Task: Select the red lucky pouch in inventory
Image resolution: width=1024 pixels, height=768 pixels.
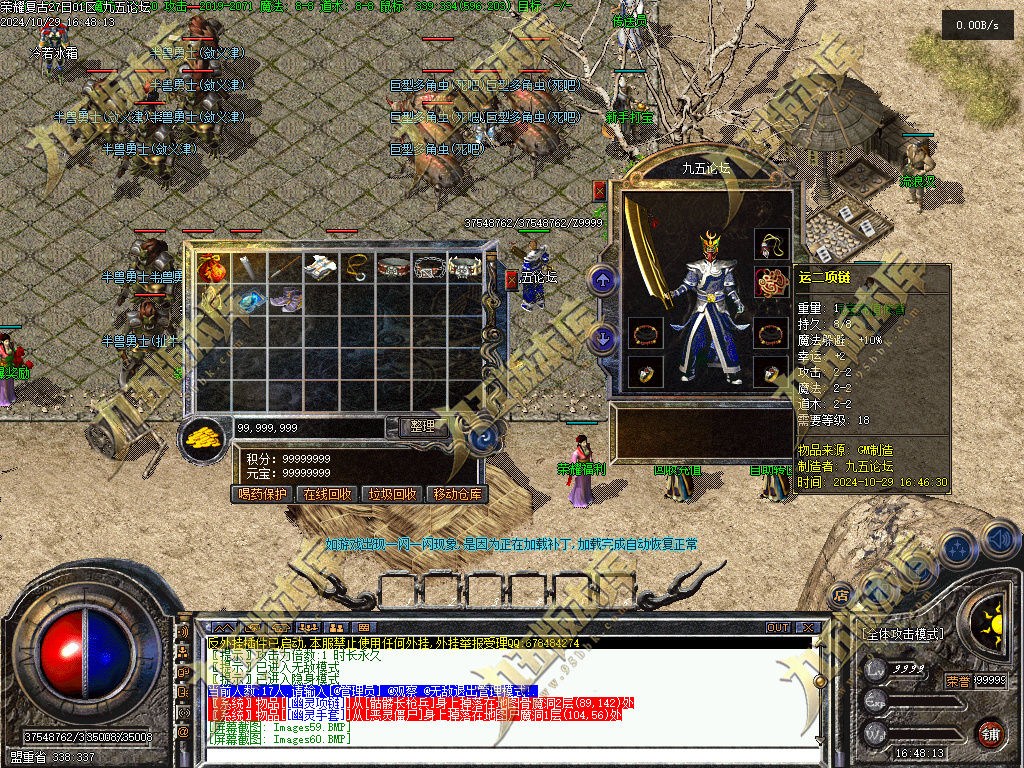Action: pyautogui.click(x=211, y=268)
